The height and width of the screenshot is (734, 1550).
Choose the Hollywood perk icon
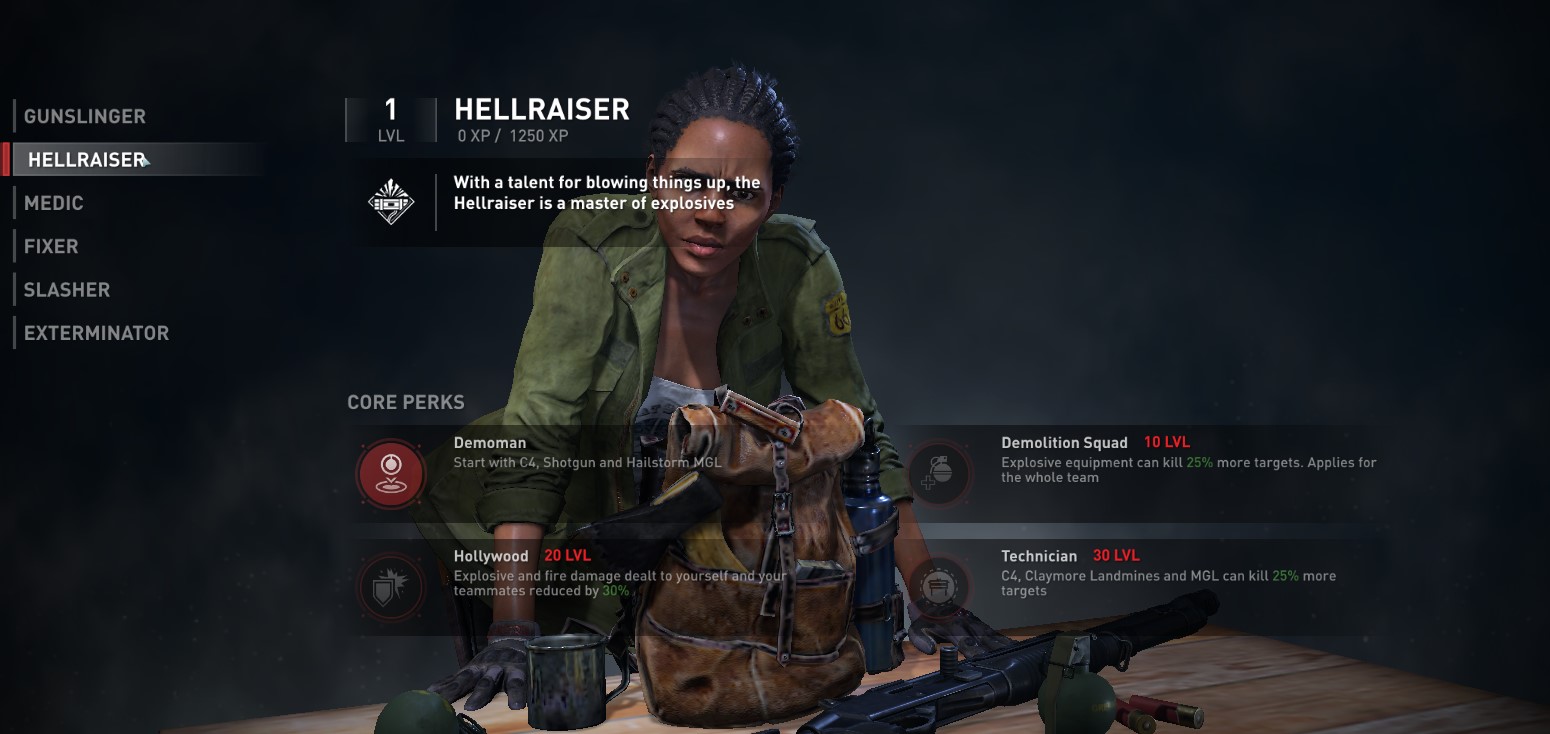(391, 586)
